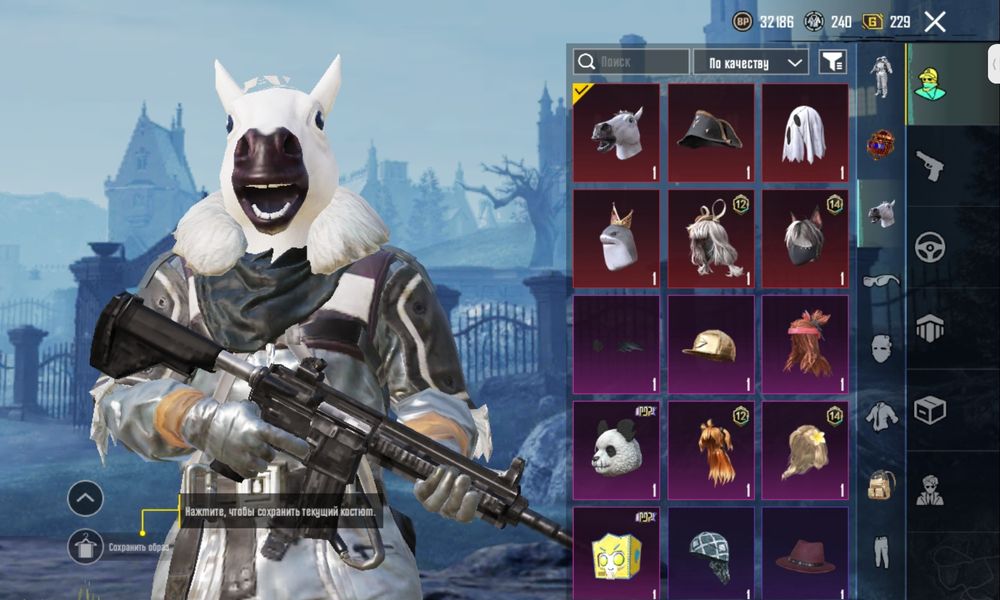Close the inventory with the X button
The width and height of the screenshot is (1000, 600).
pos(935,22)
